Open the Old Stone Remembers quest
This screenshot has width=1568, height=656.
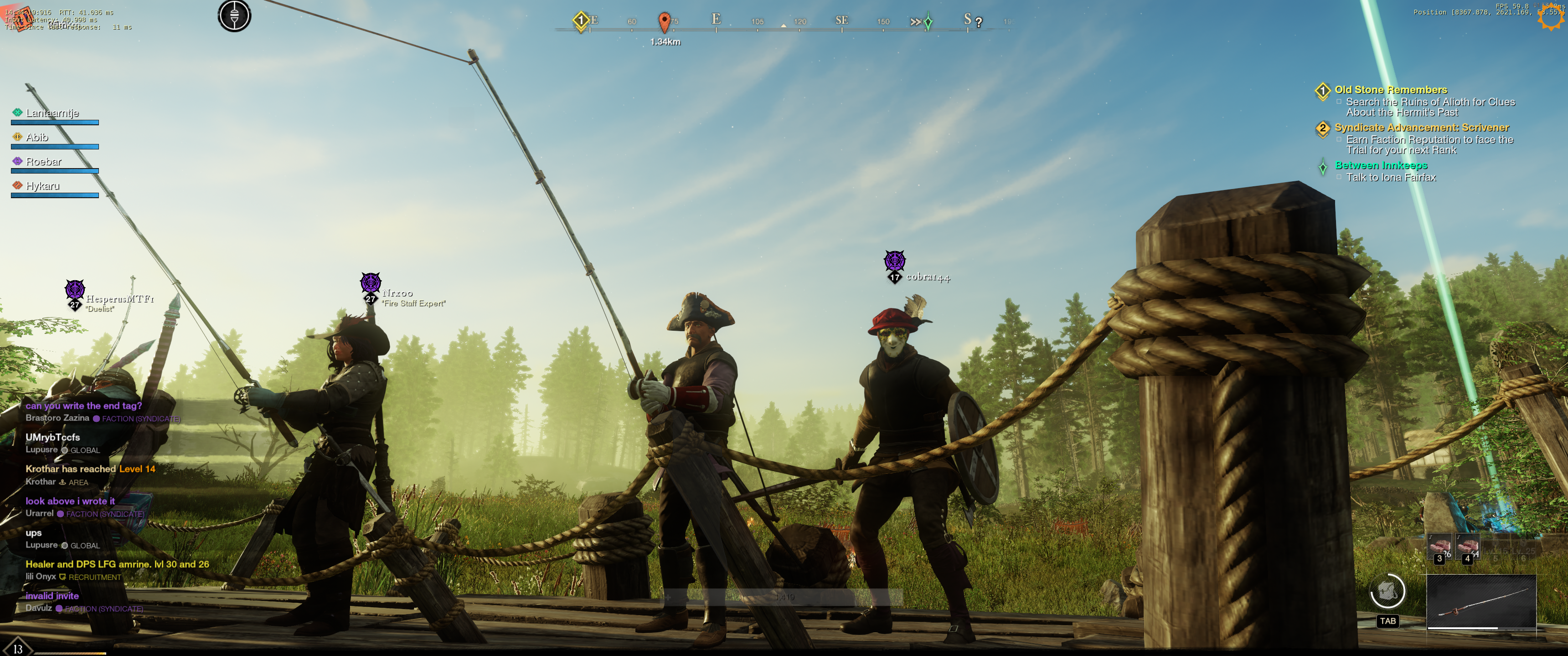[x=1390, y=90]
